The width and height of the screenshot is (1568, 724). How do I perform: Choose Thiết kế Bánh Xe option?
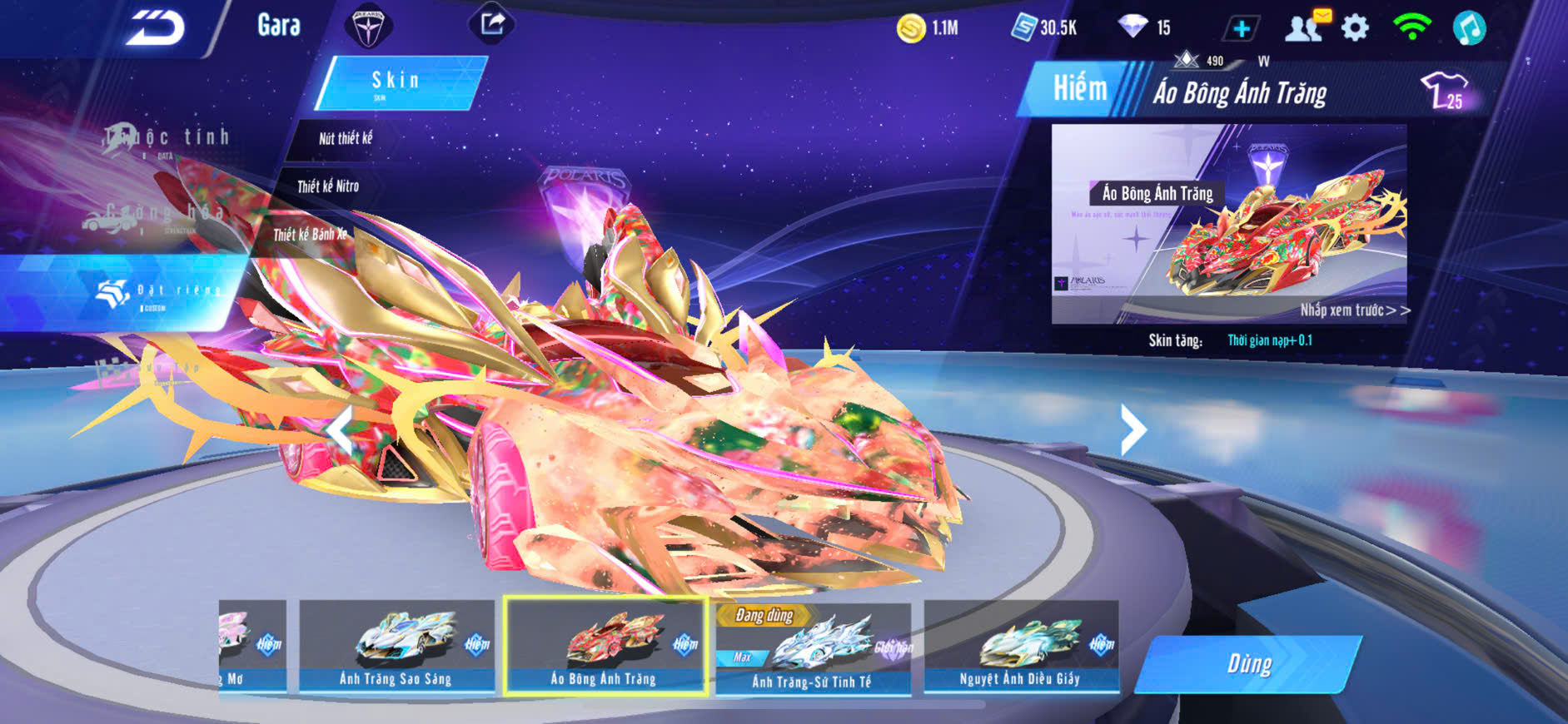click(310, 235)
